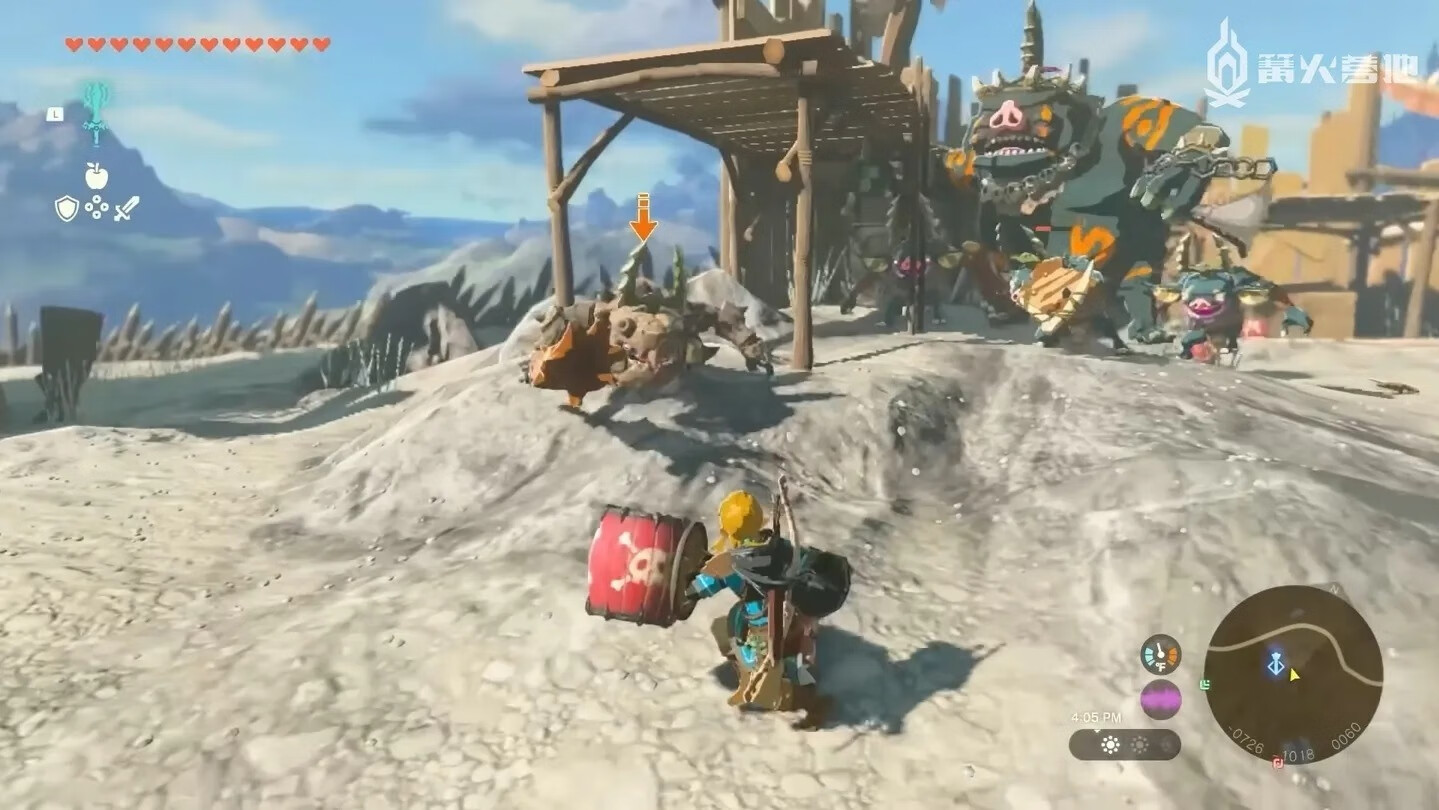Show the weather forecast bar
Image resolution: width=1439 pixels, height=810 pixels.
pos(1124,744)
